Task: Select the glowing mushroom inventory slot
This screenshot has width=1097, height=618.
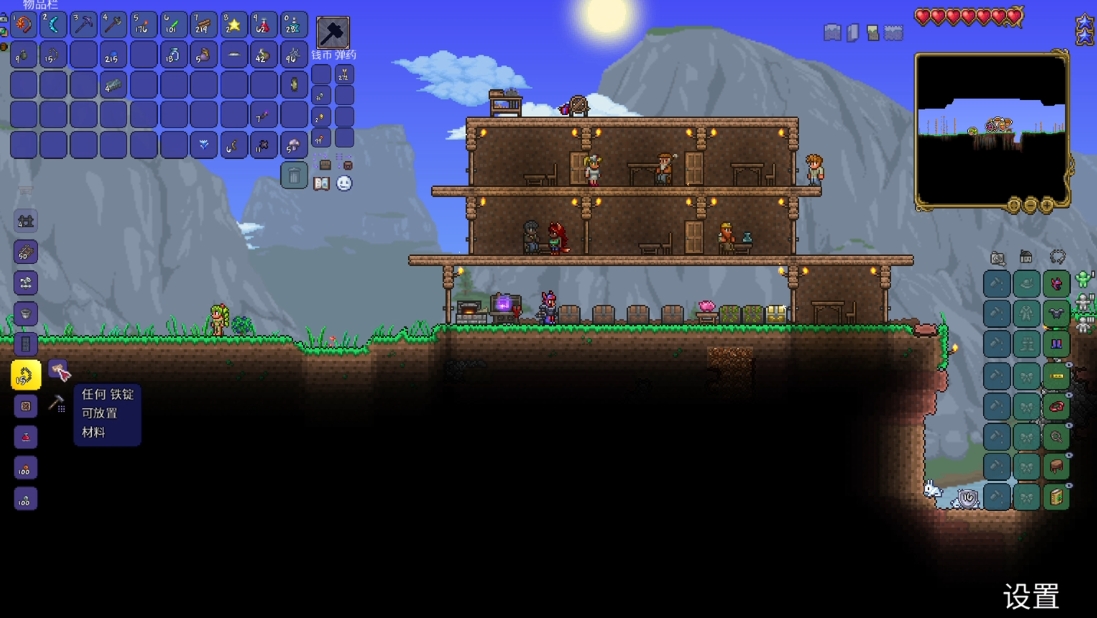Action: click(x=293, y=145)
